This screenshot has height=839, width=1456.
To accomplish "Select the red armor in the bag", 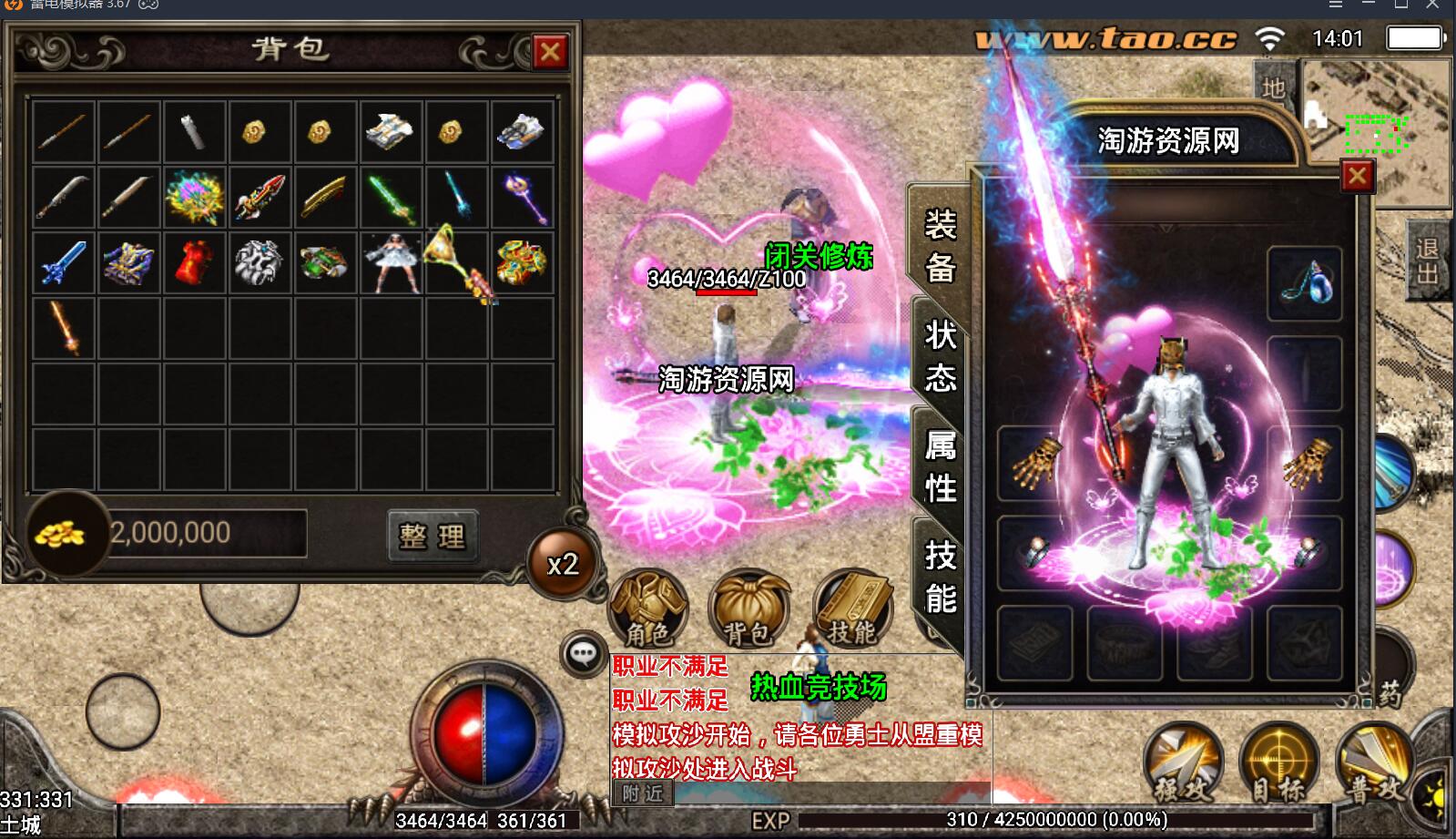I will (x=194, y=263).
